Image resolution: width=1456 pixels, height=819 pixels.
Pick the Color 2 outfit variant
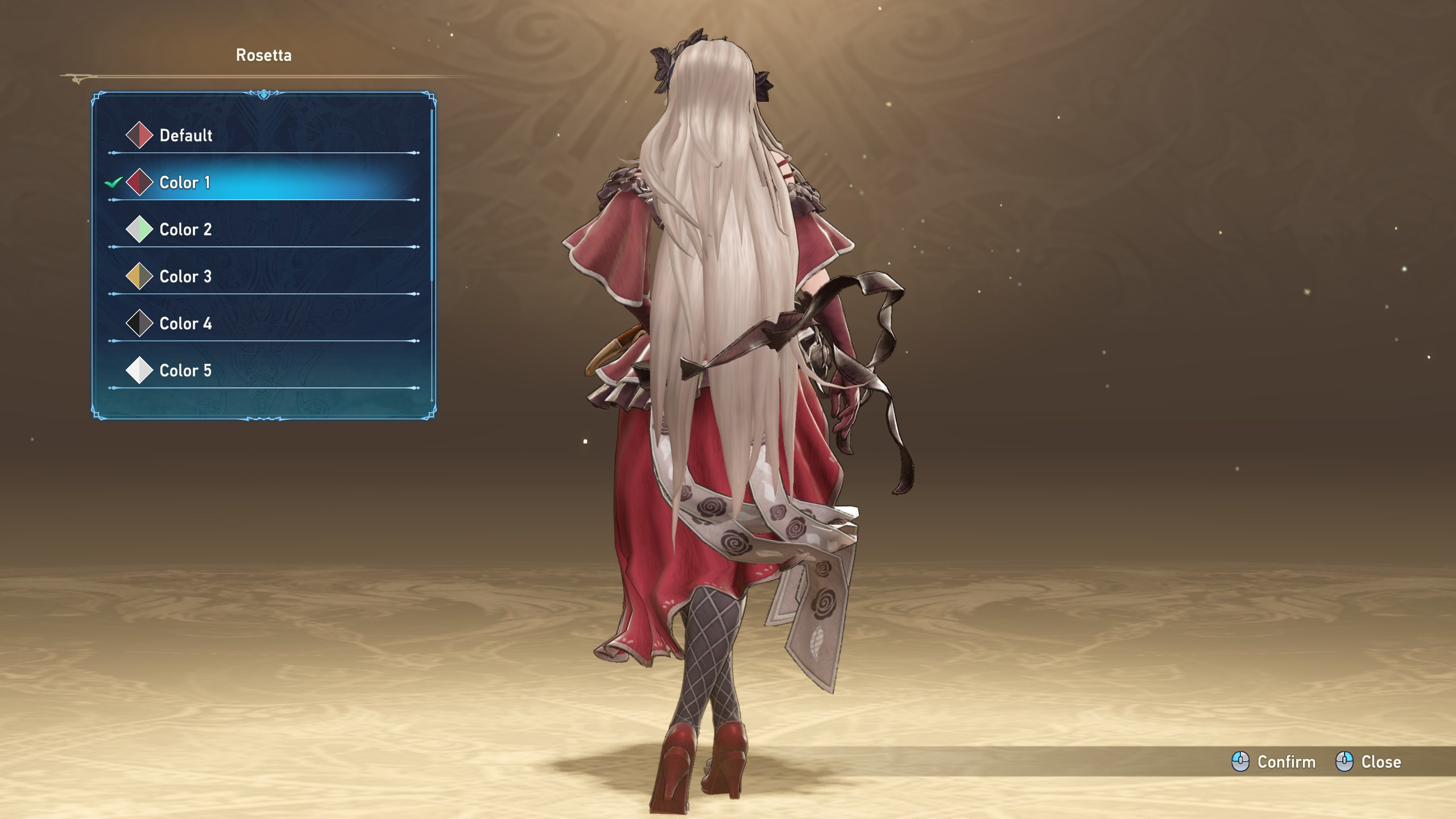pos(185,230)
